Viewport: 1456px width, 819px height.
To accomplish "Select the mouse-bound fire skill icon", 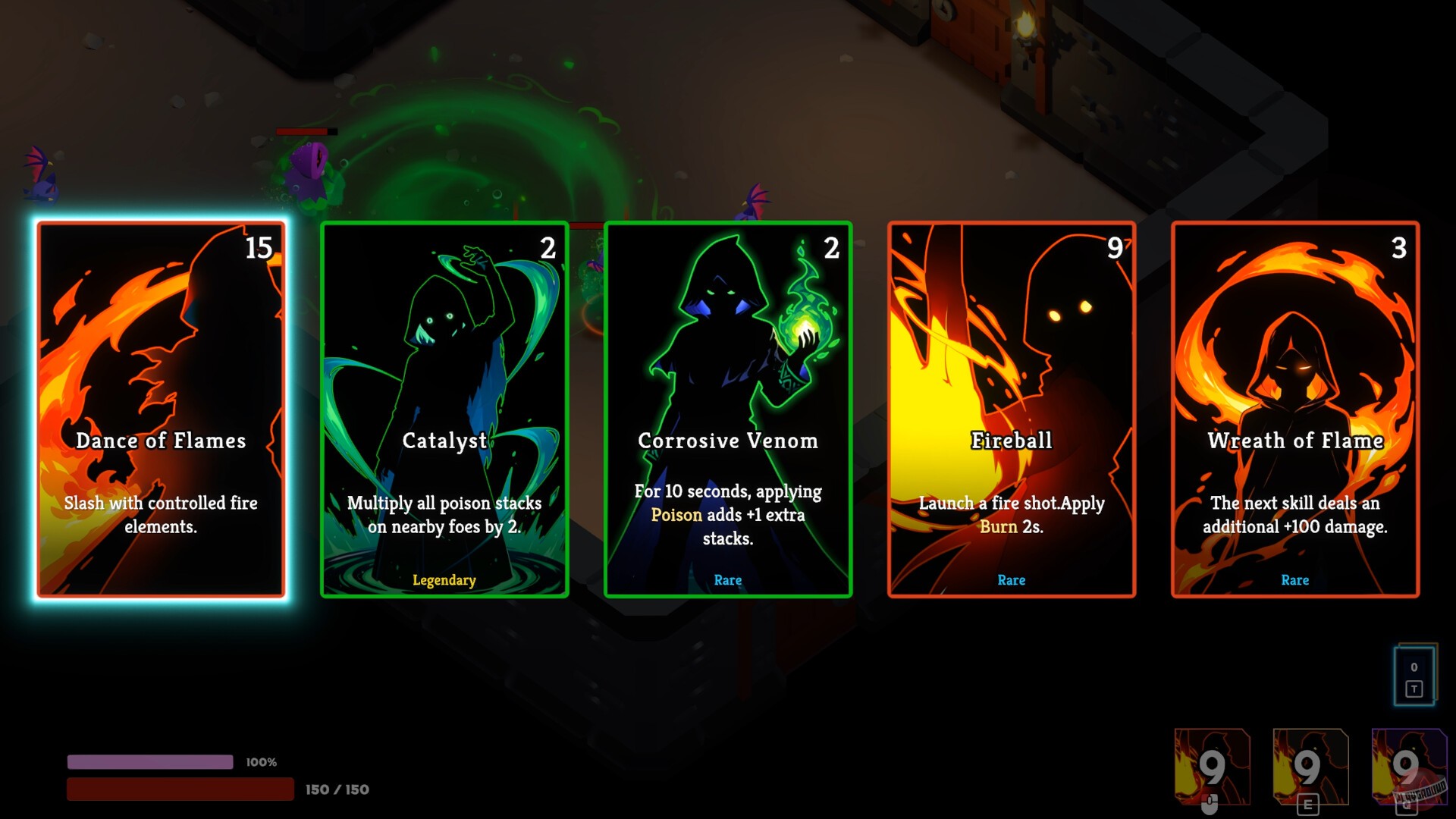I will click(1212, 766).
